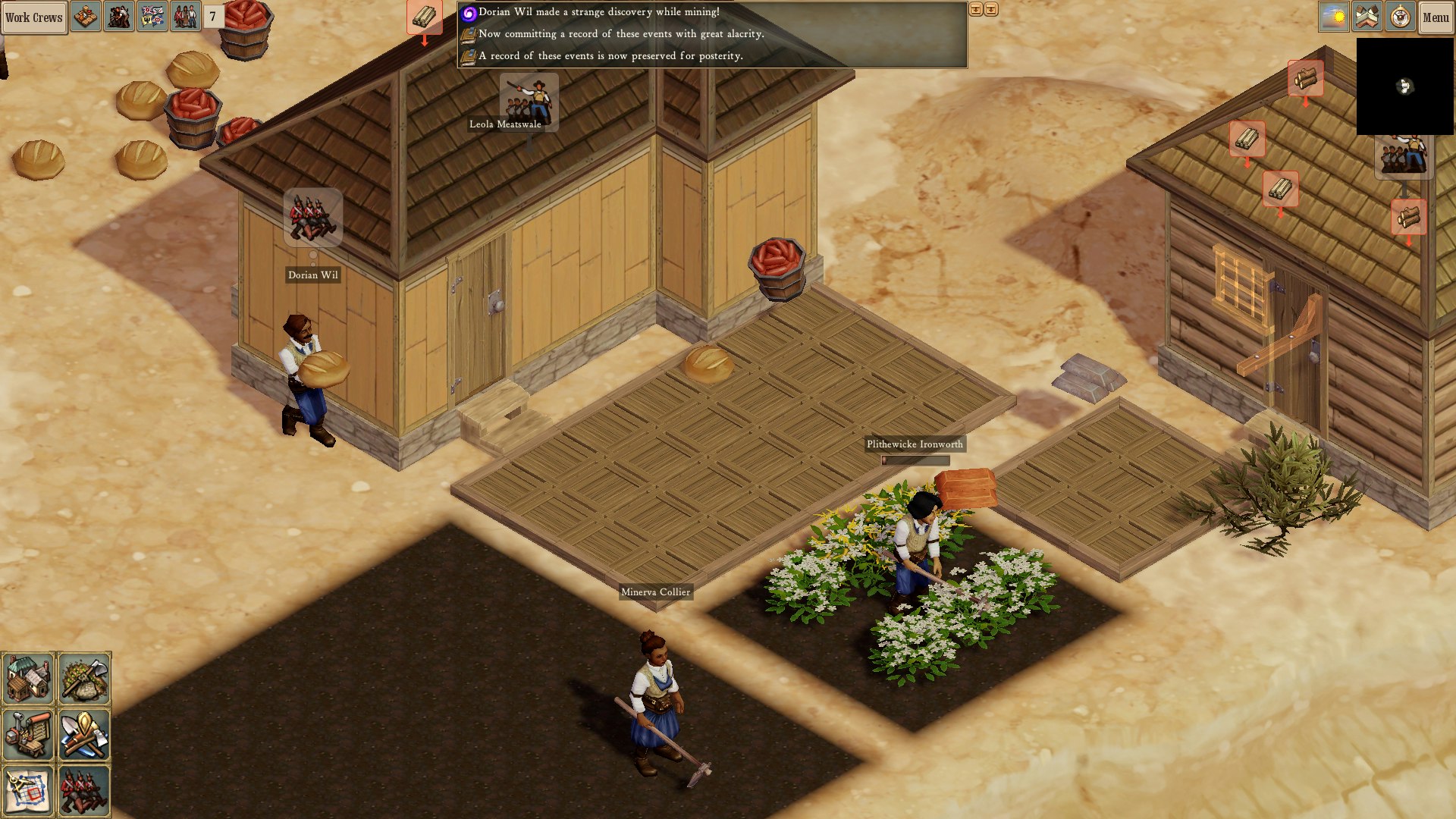Screen dimensions: 1456x819
Task: Select the mining and digging tool
Action: [x=83, y=734]
